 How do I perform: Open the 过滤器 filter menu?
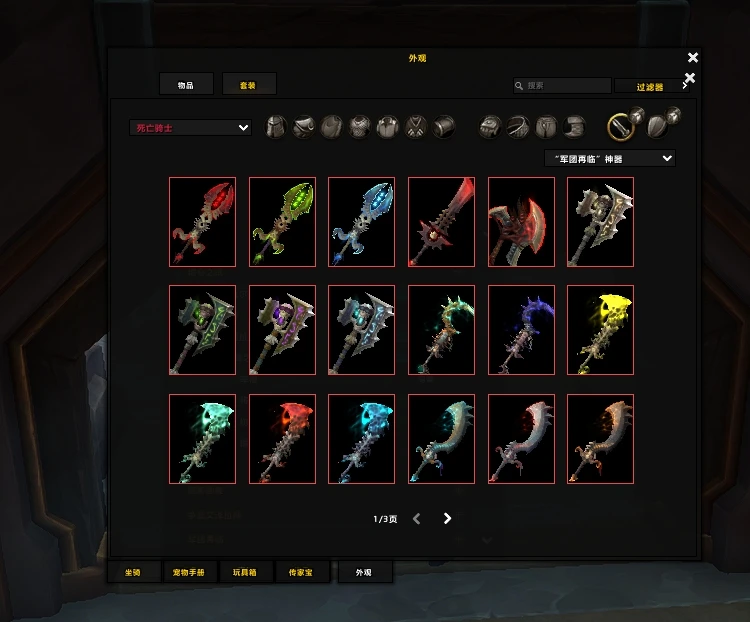(x=650, y=87)
